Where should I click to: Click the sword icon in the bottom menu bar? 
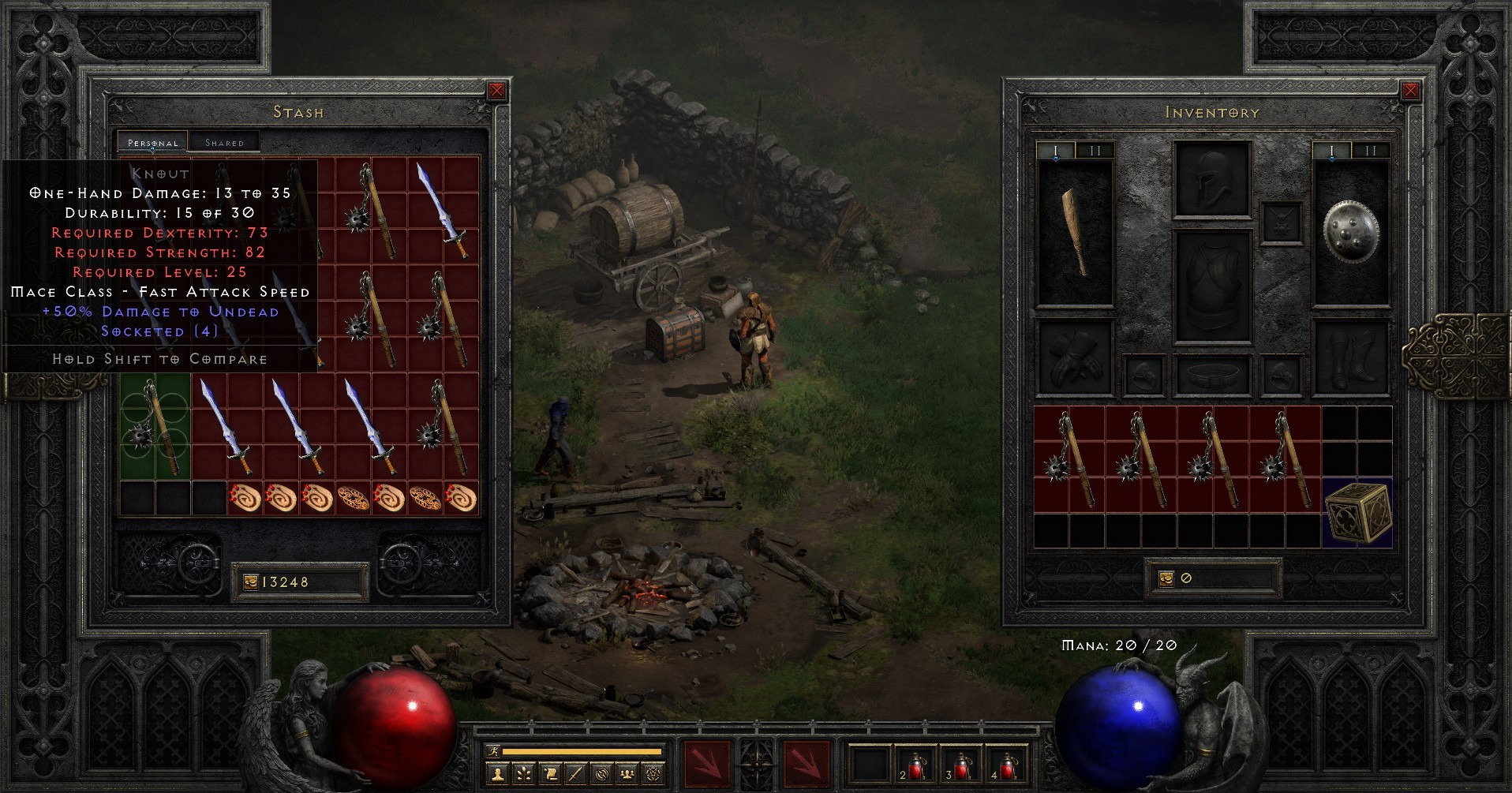[576, 775]
